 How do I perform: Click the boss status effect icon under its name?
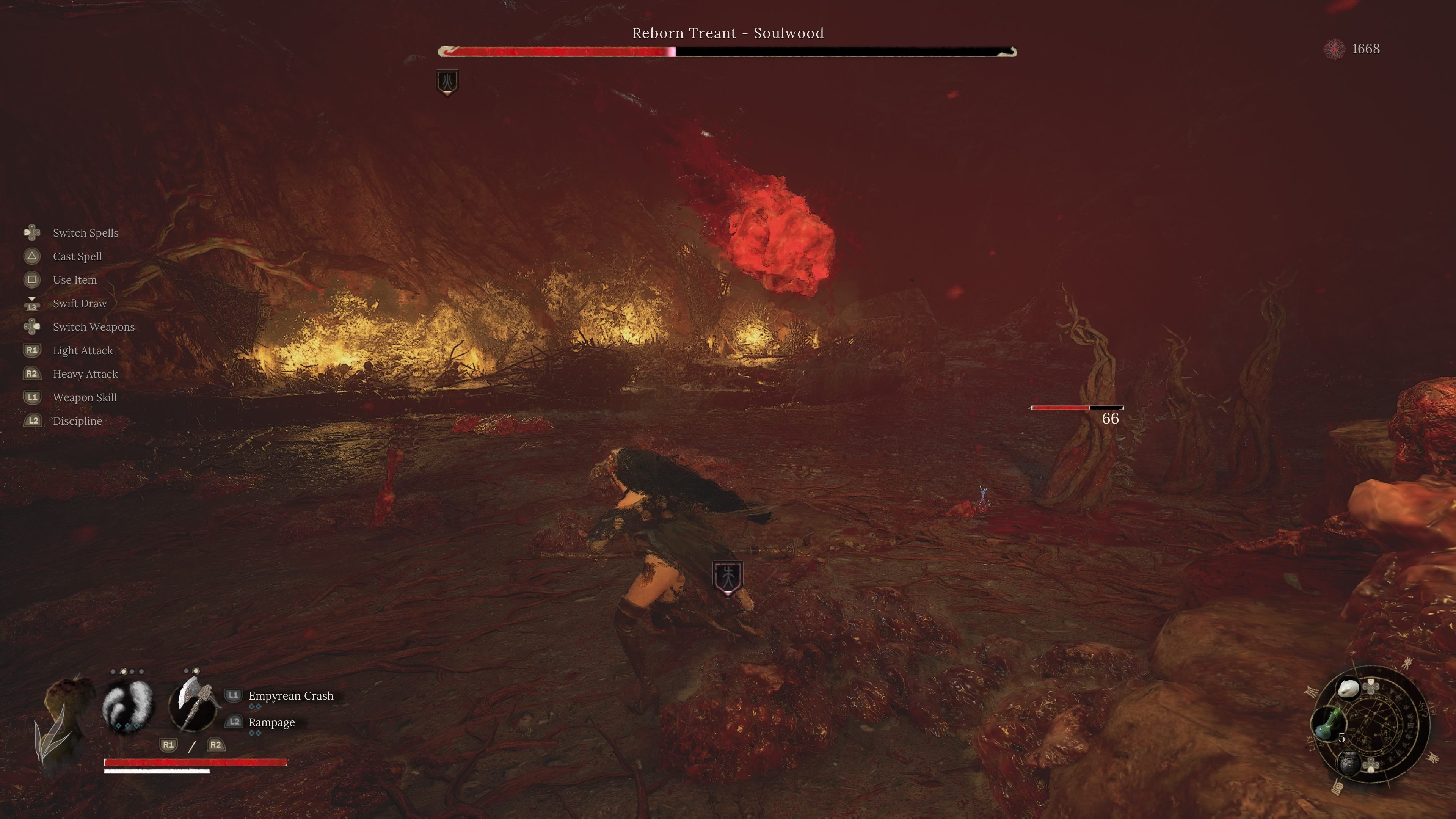(x=447, y=82)
